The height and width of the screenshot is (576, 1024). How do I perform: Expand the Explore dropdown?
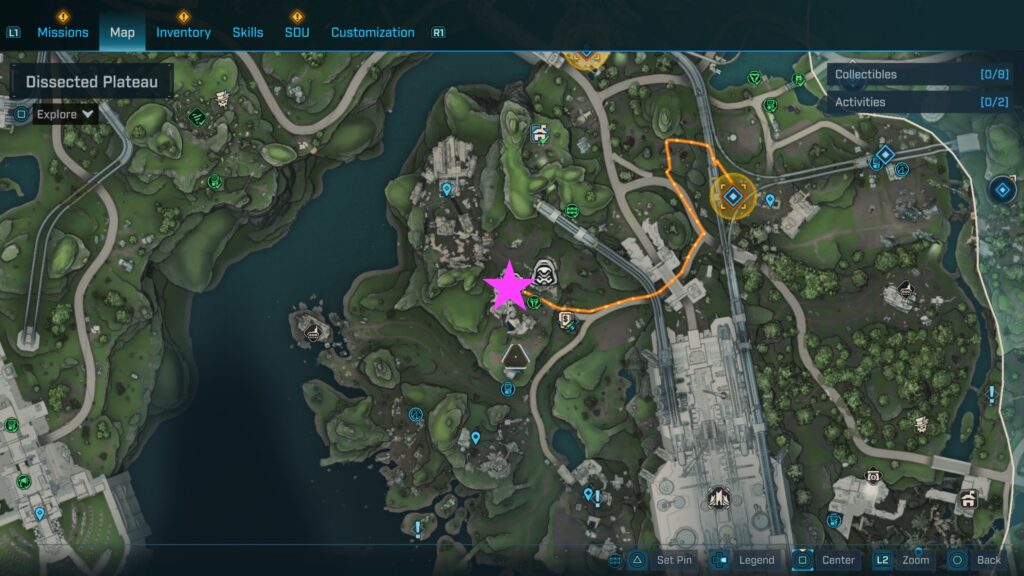coord(65,114)
